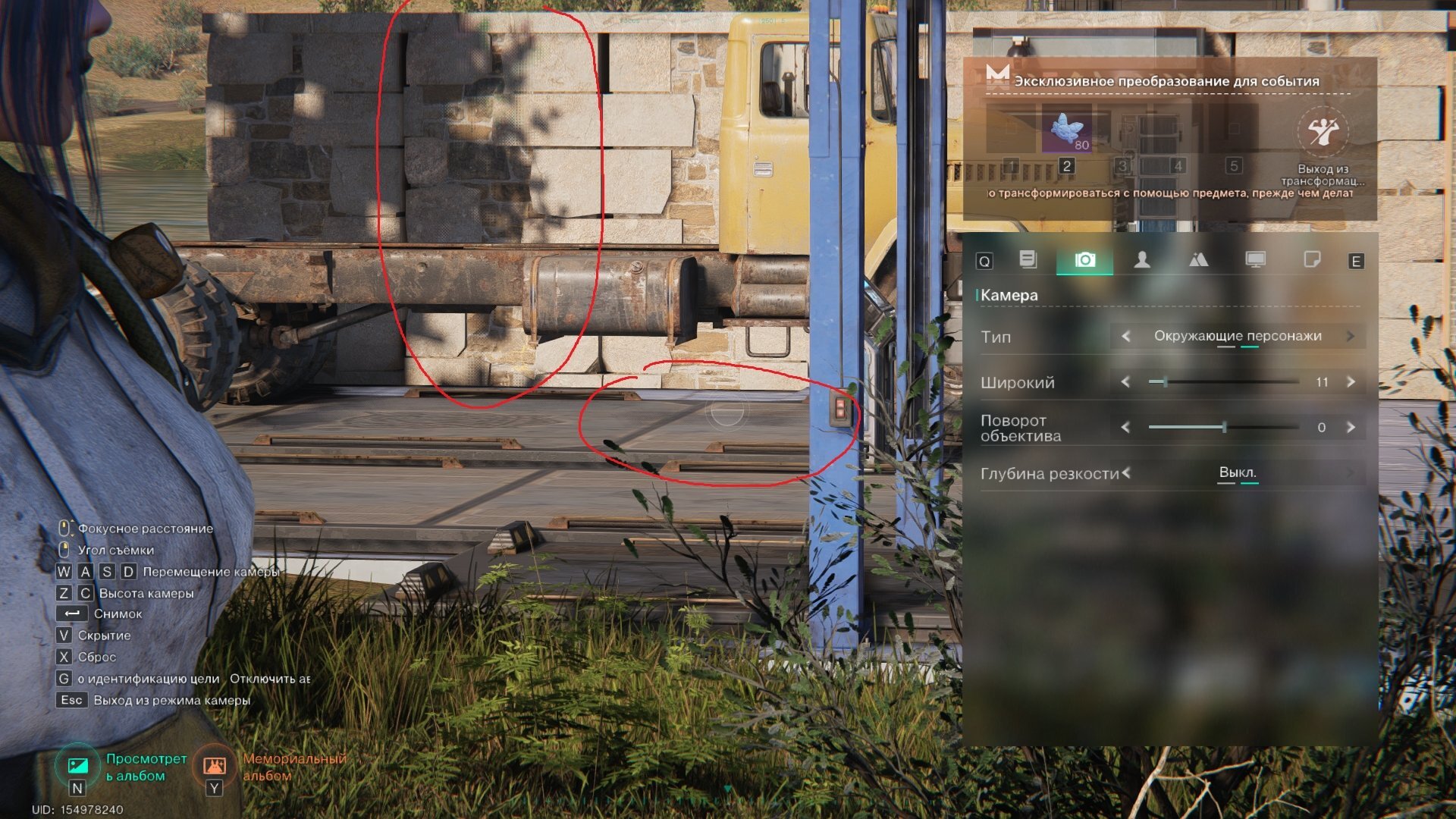
Task: Click the exit transformation button
Action: click(x=1323, y=132)
